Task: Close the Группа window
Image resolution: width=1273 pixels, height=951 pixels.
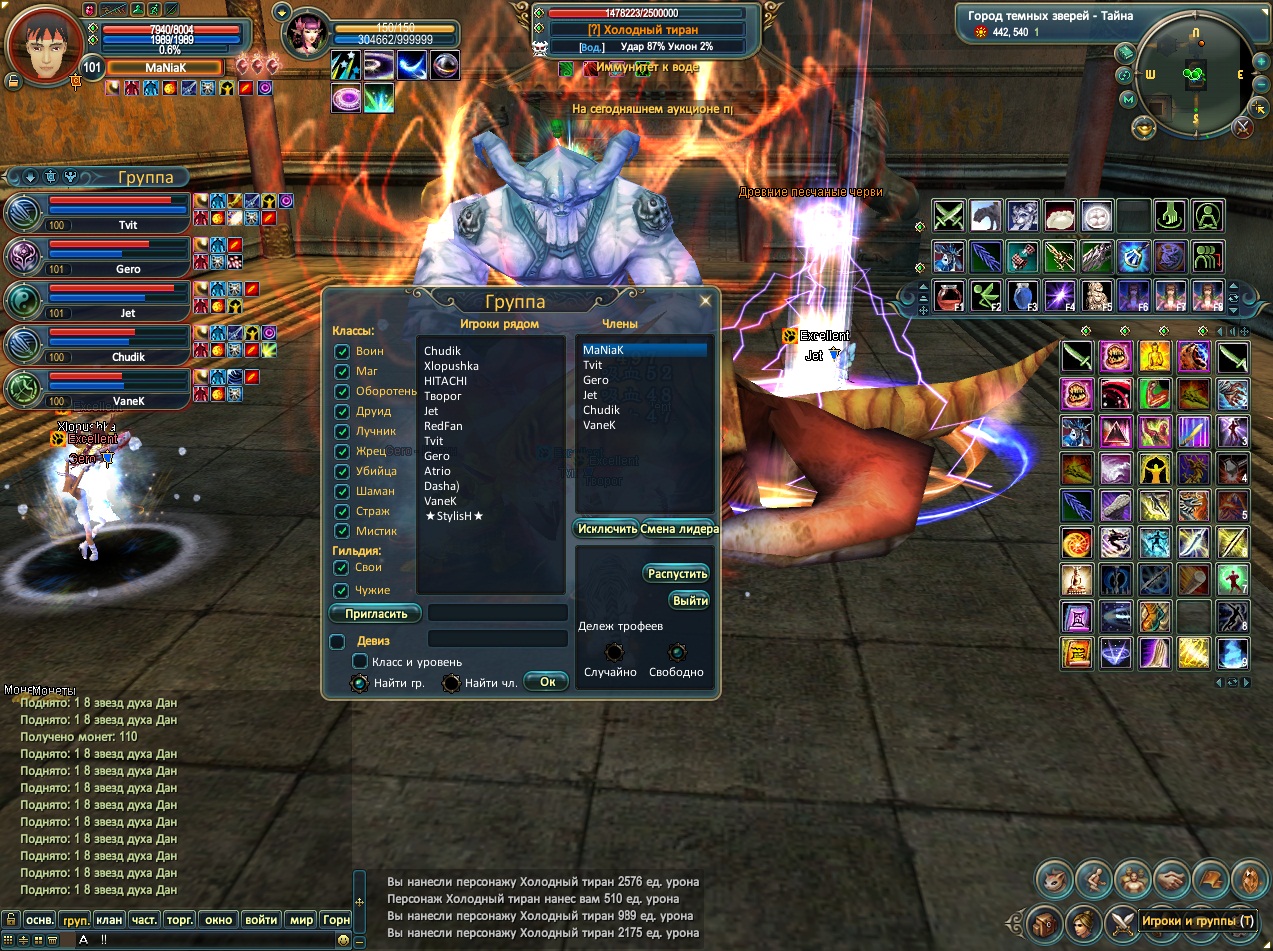Action: 705,300
